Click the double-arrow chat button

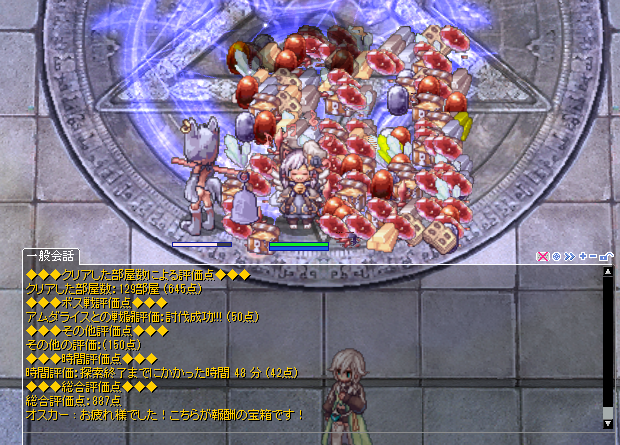pyautogui.click(x=569, y=257)
